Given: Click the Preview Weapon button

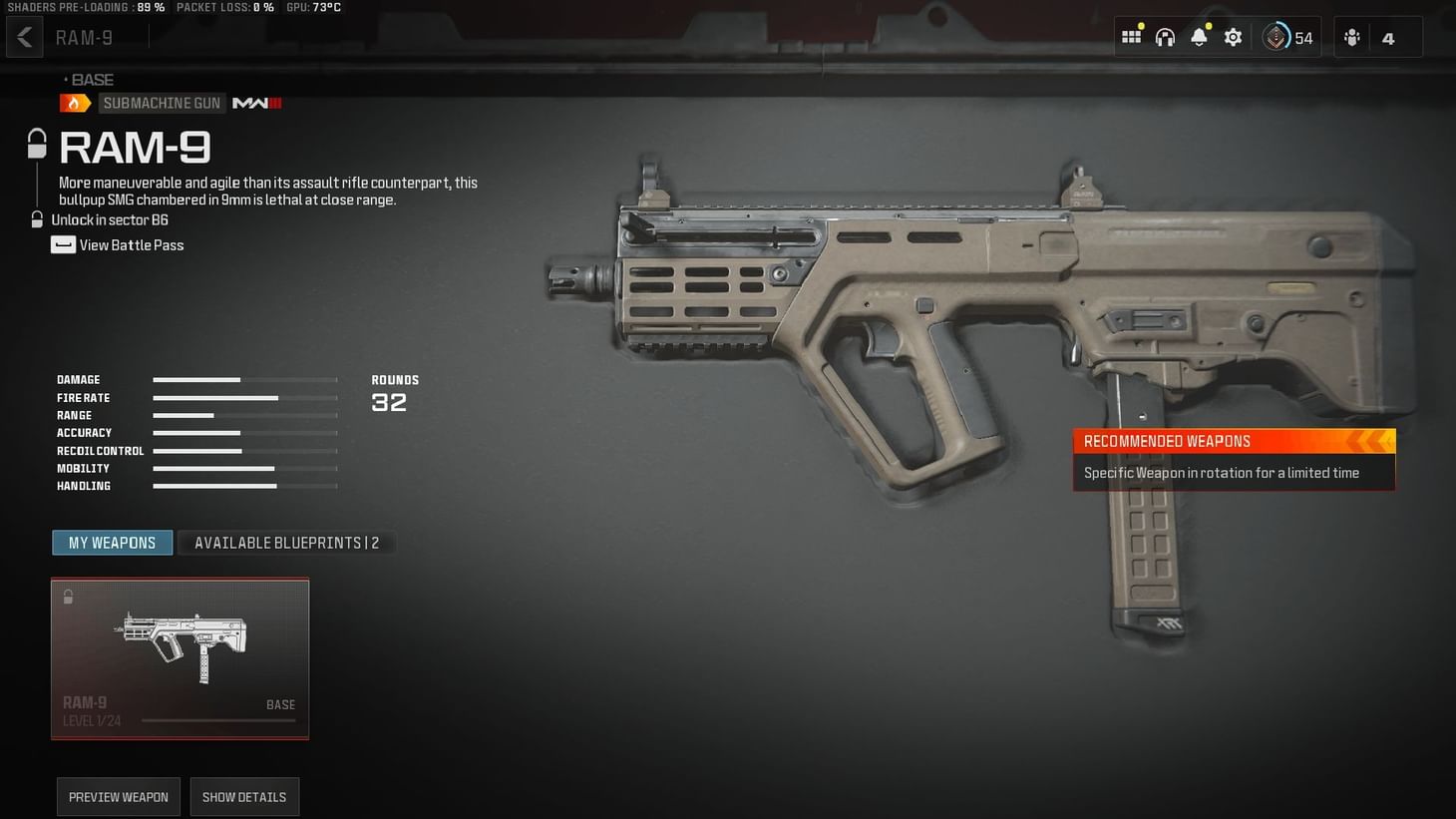Looking at the screenshot, I should pos(118,796).
